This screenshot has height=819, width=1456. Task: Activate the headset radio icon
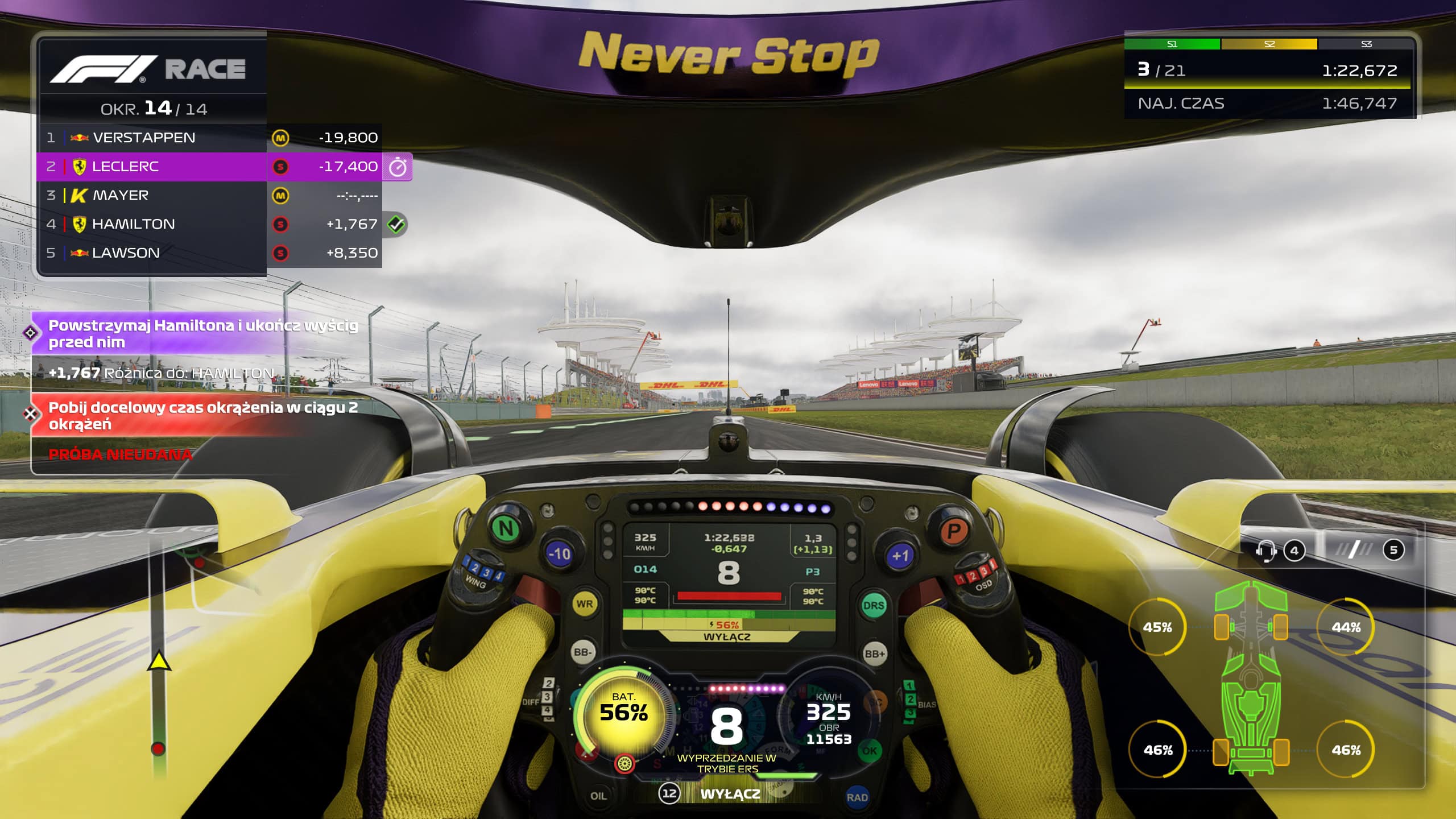coord(1267,551)
